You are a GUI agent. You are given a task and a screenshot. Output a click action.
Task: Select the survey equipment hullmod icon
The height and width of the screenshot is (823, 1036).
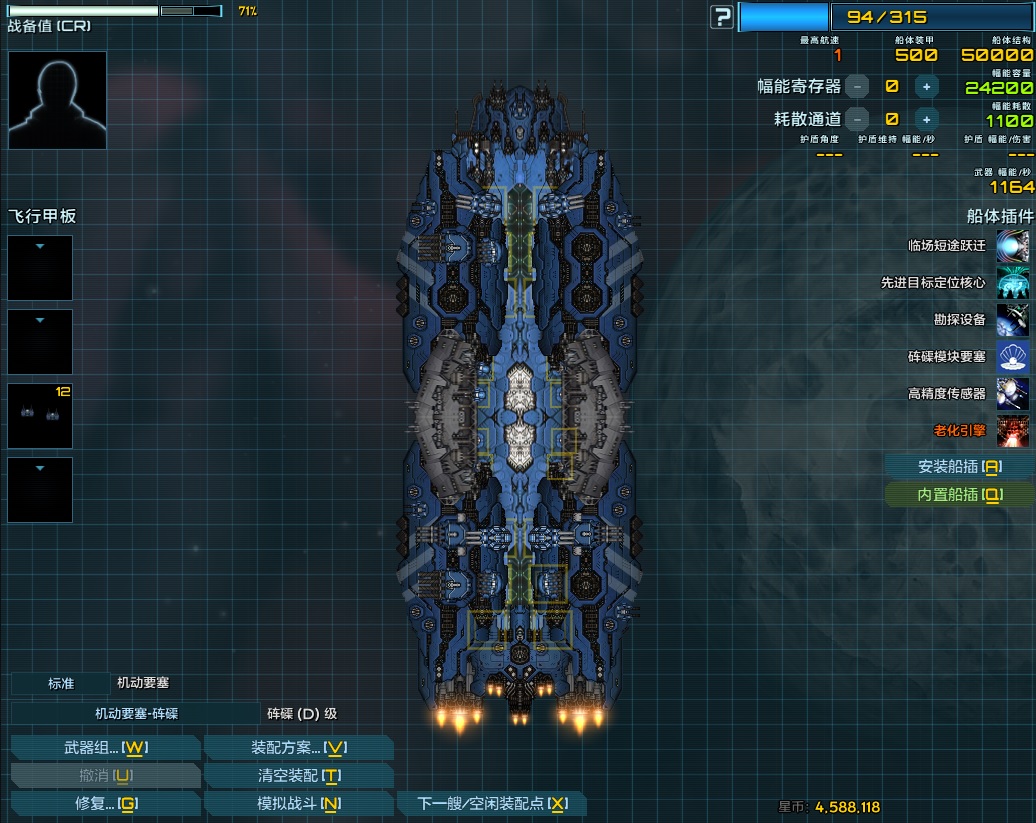[x=1013, y=320]
